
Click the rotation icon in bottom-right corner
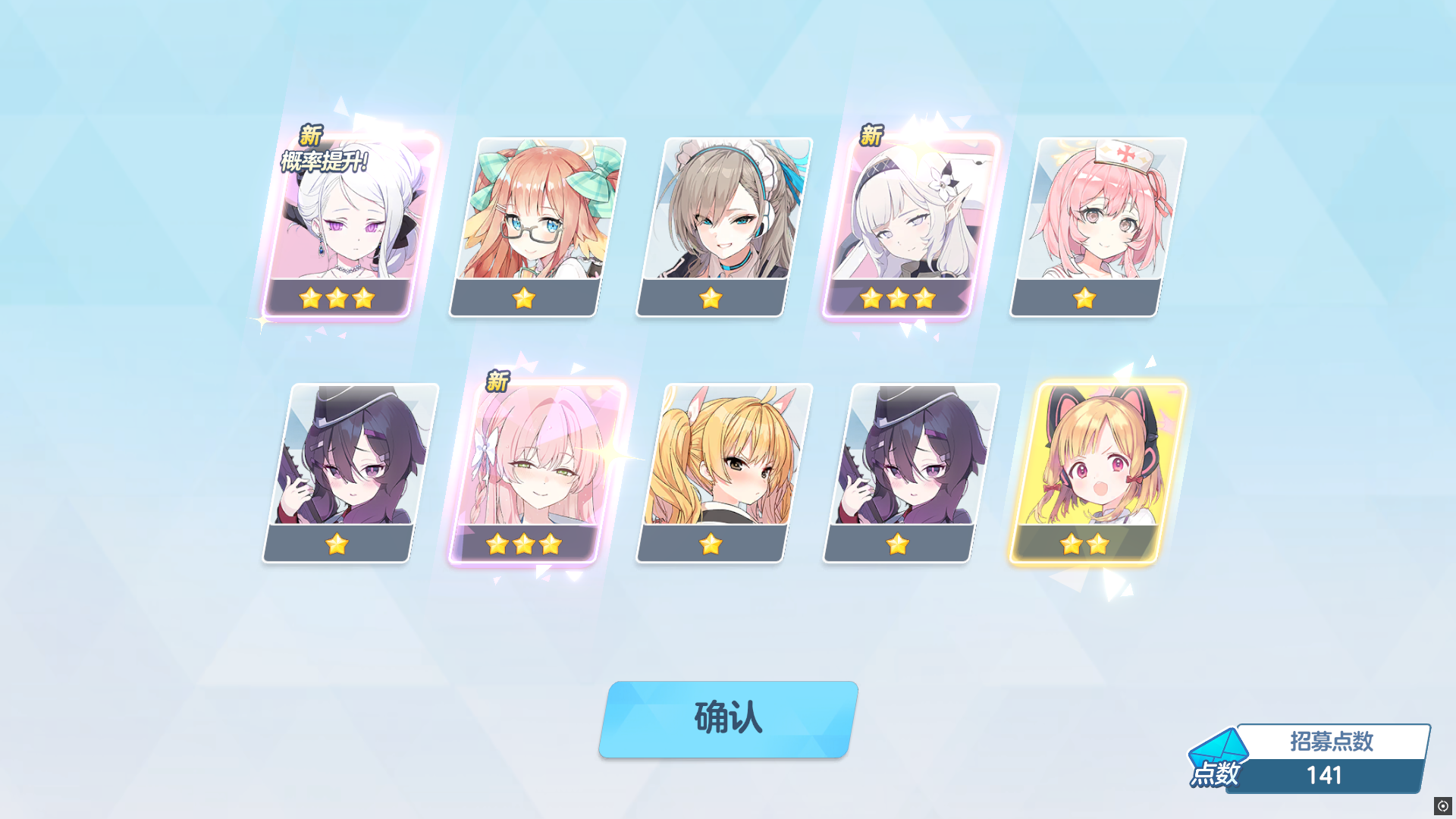tap(1443, 805)
